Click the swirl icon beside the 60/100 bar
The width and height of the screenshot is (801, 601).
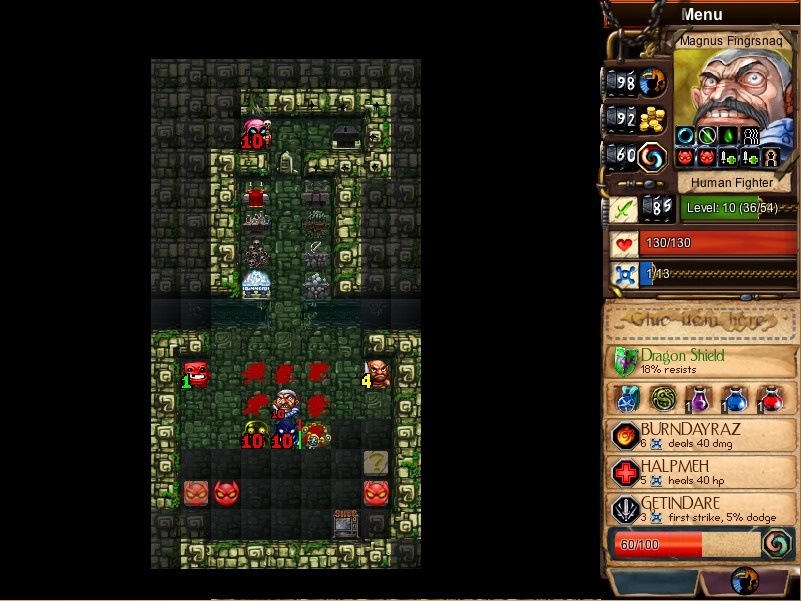(x=777, y=544)
